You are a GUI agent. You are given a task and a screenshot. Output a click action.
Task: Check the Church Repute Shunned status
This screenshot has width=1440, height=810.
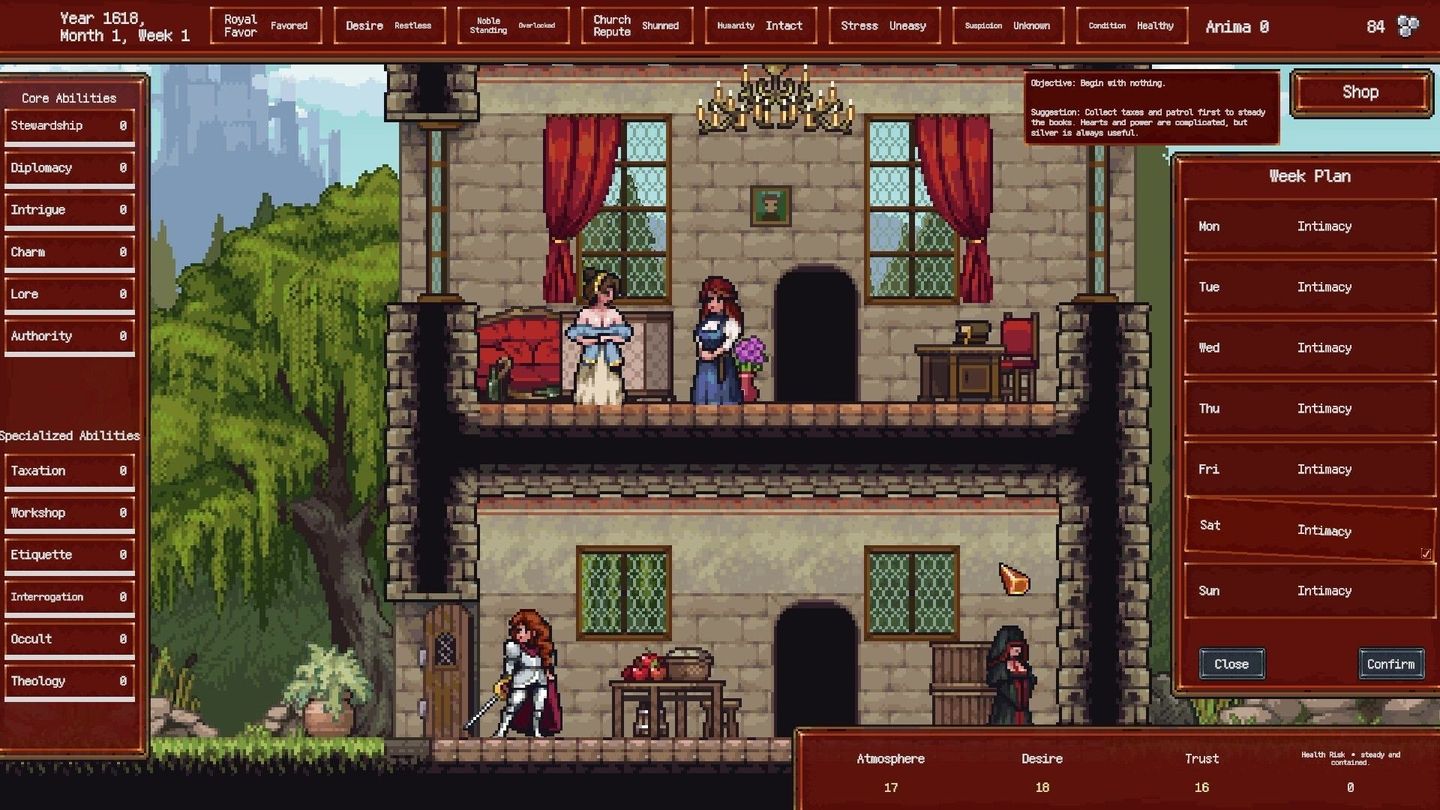pos(637,25)
